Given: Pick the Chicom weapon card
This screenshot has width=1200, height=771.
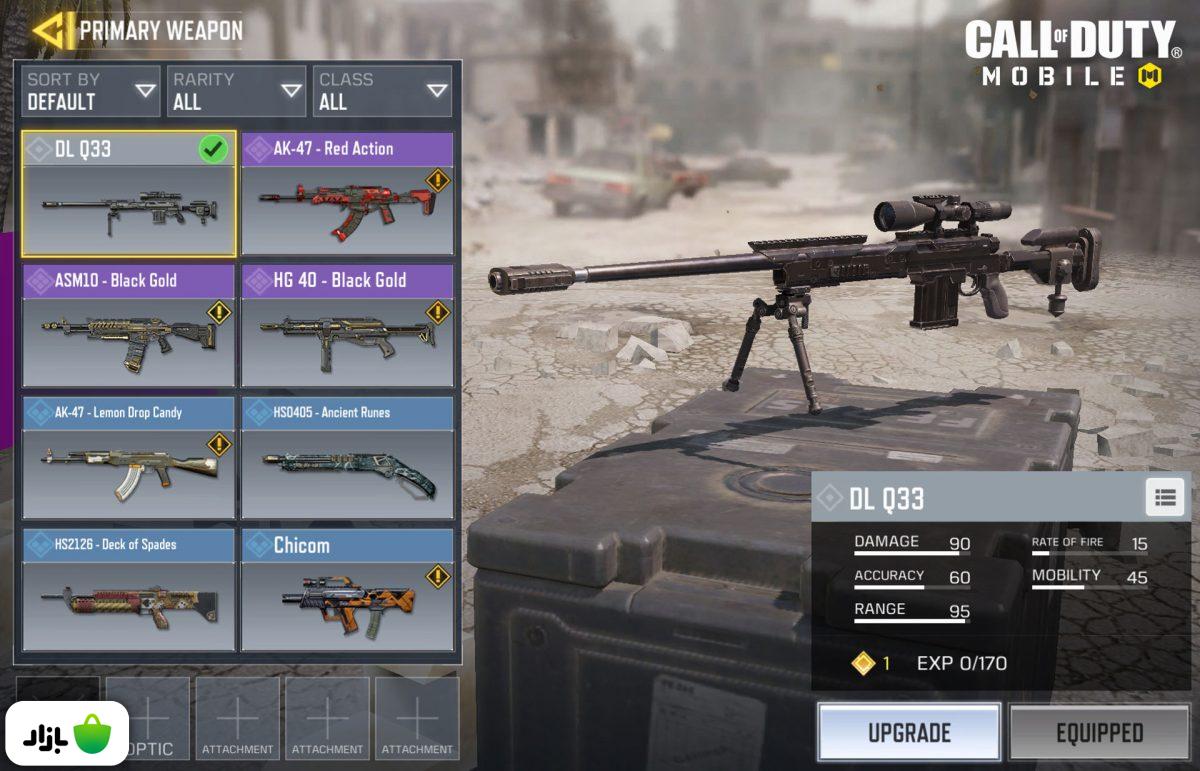Looking at the screenshot, I should [347, 591].
